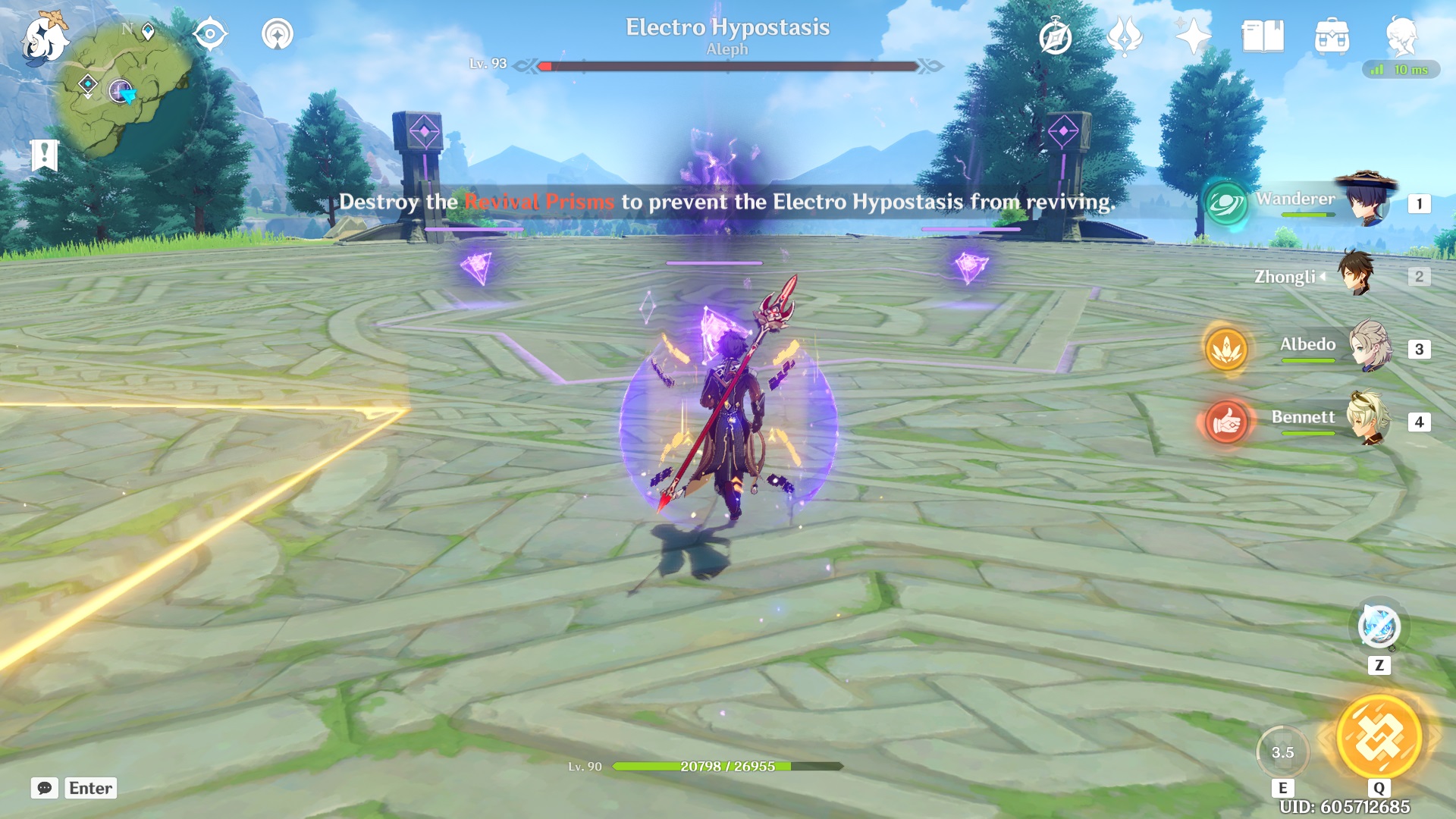
Task: Click the Electro Hypostasis boss health bar
Action: 728,65
